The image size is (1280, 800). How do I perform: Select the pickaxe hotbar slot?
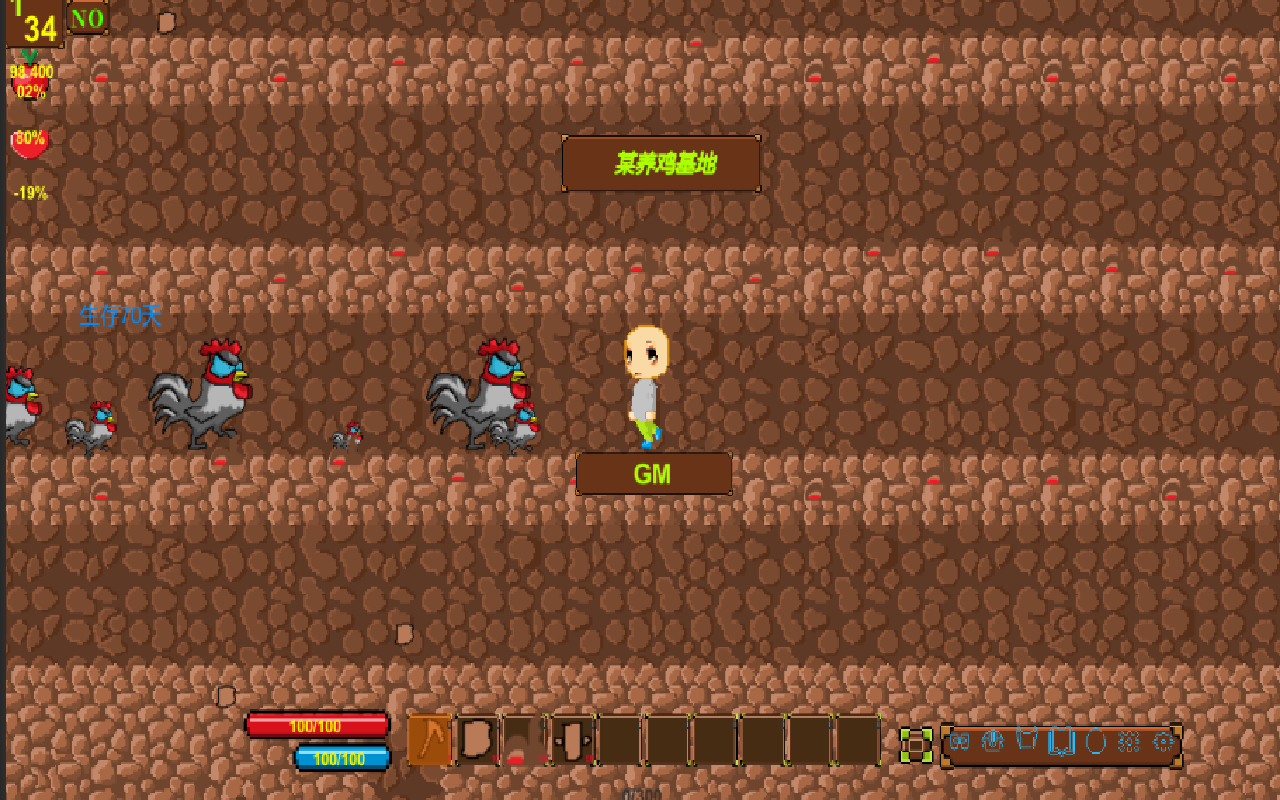click(430, 741)
